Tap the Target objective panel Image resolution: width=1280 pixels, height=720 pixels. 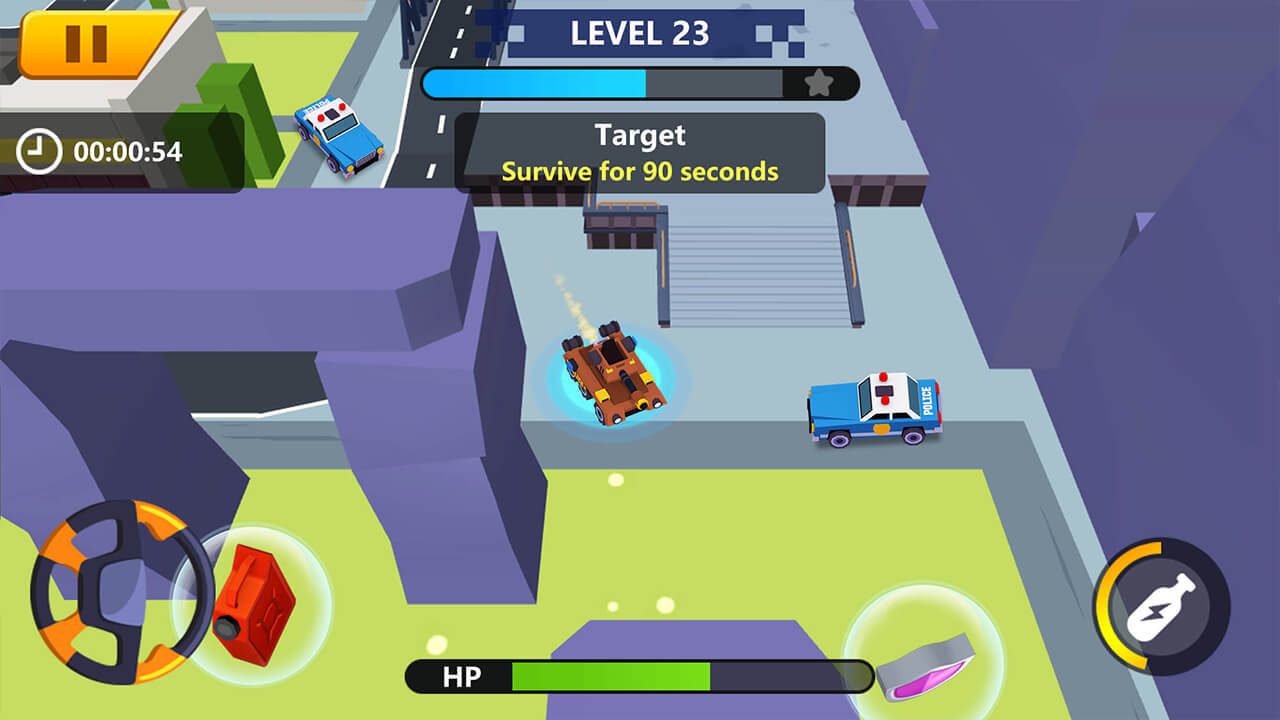click(x=640, y=152)
